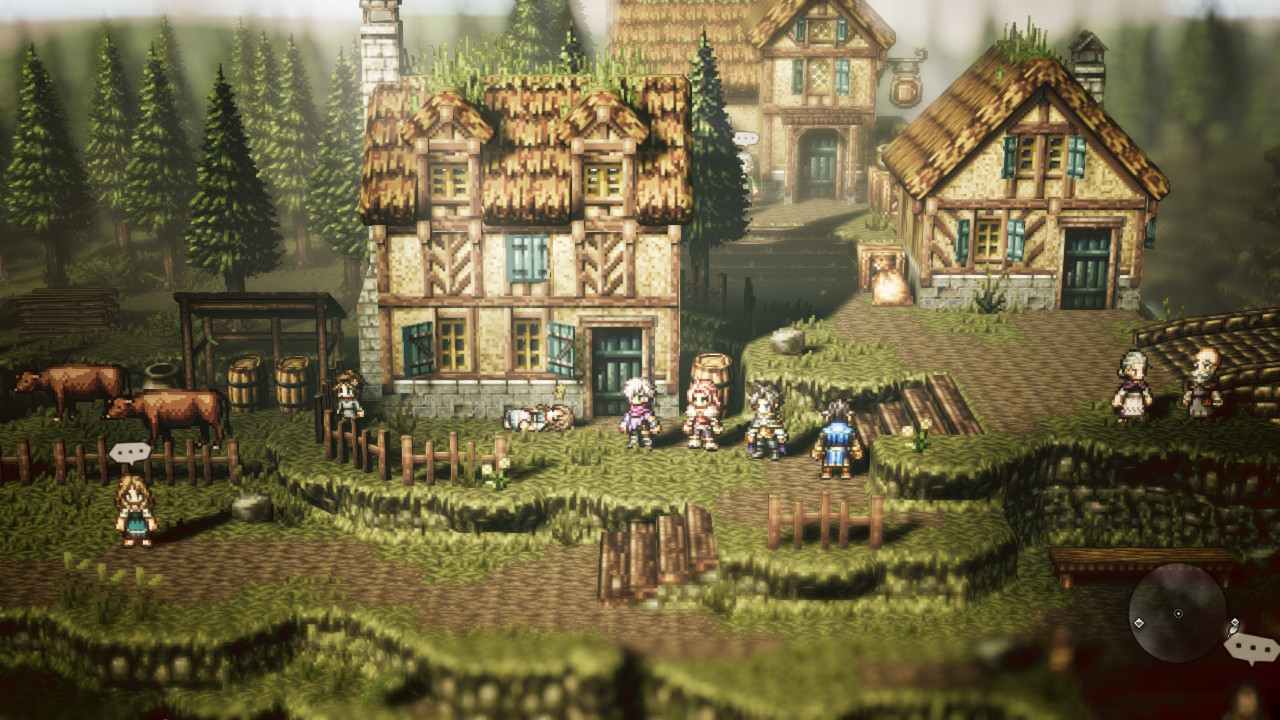
Task: Click the player position marker on the minimap
Action: click(1178, 613)
